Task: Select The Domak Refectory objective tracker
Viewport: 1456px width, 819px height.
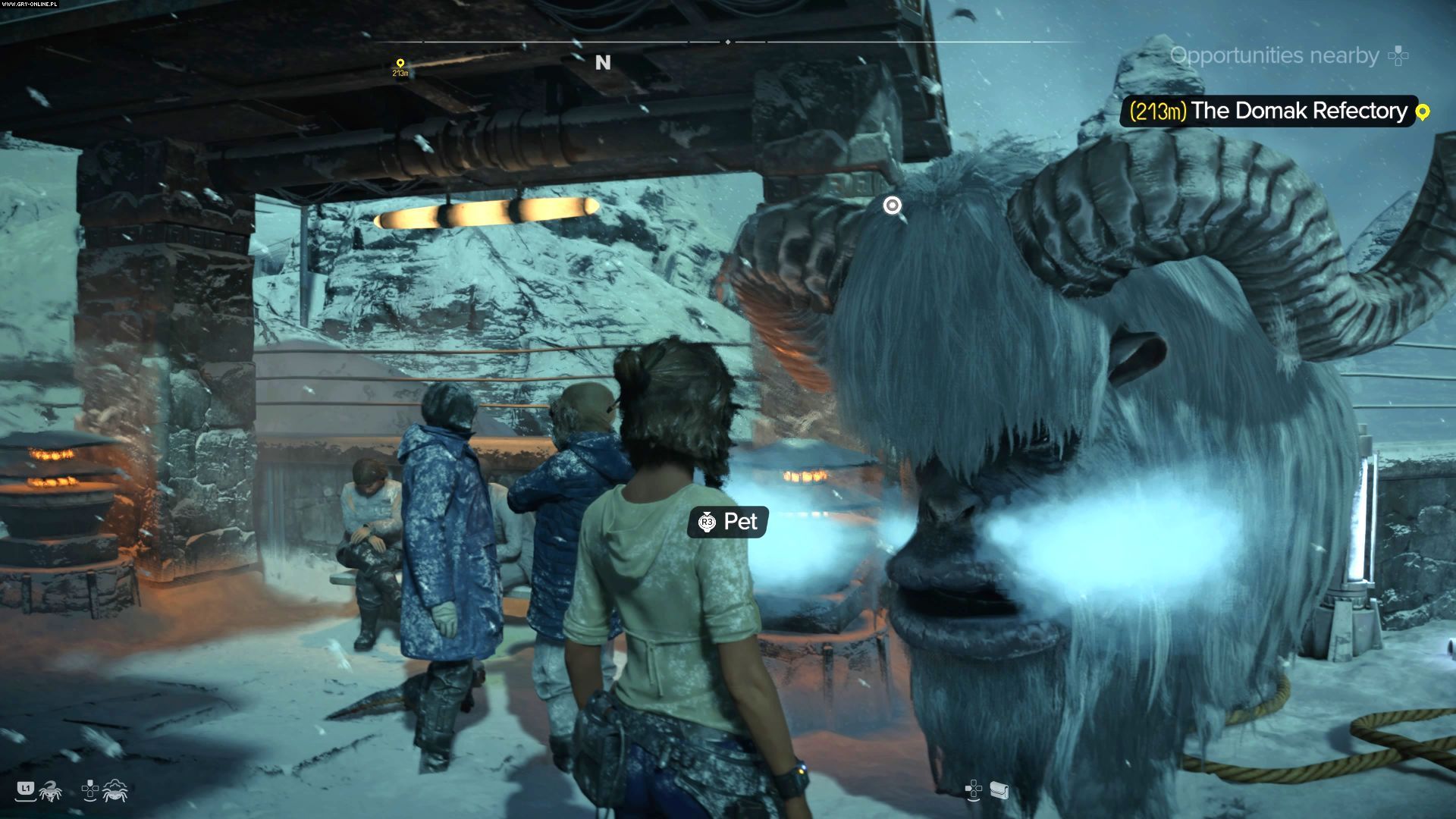Action: tap(1269, 111)
